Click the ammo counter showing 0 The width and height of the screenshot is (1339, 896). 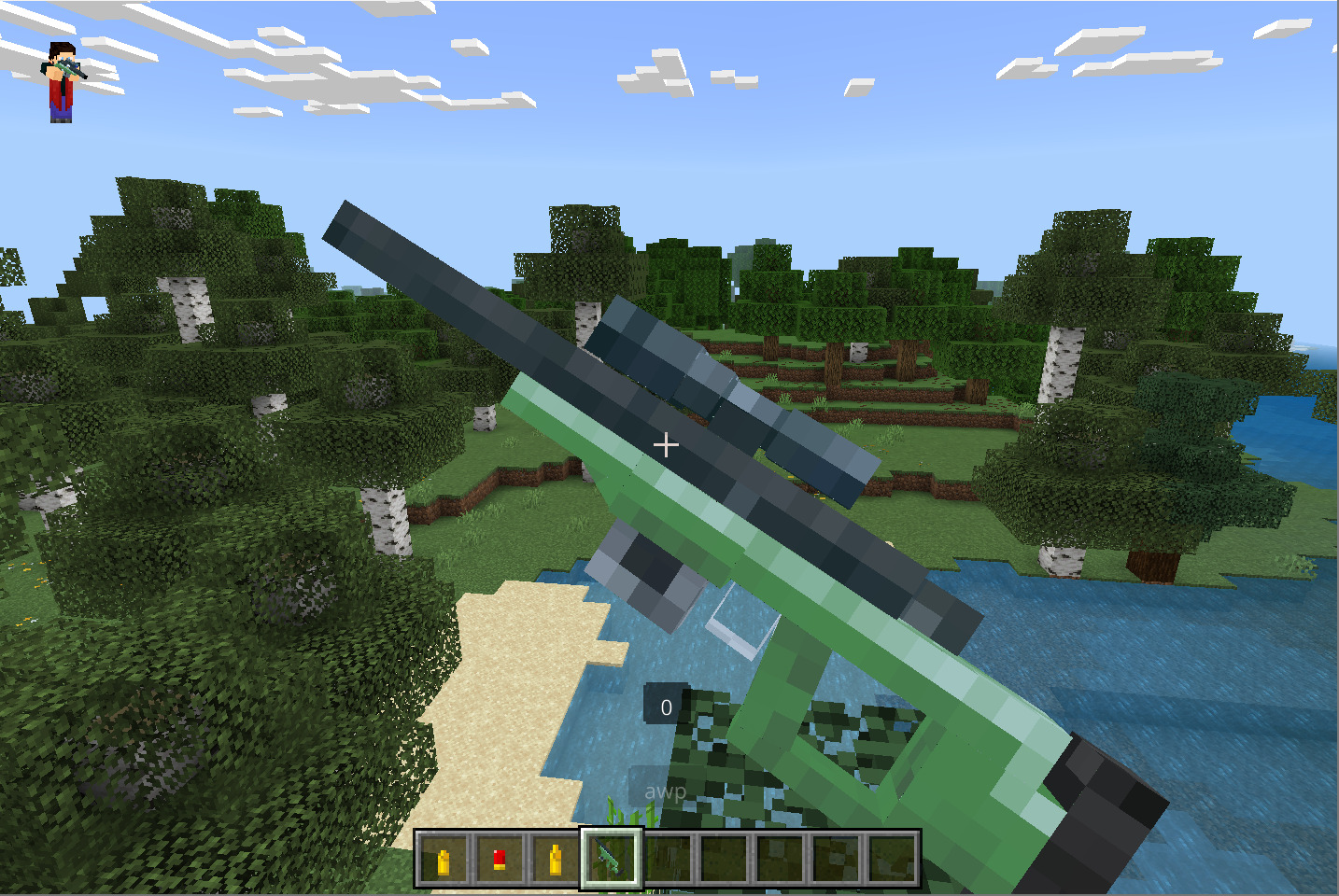point(666,707)
